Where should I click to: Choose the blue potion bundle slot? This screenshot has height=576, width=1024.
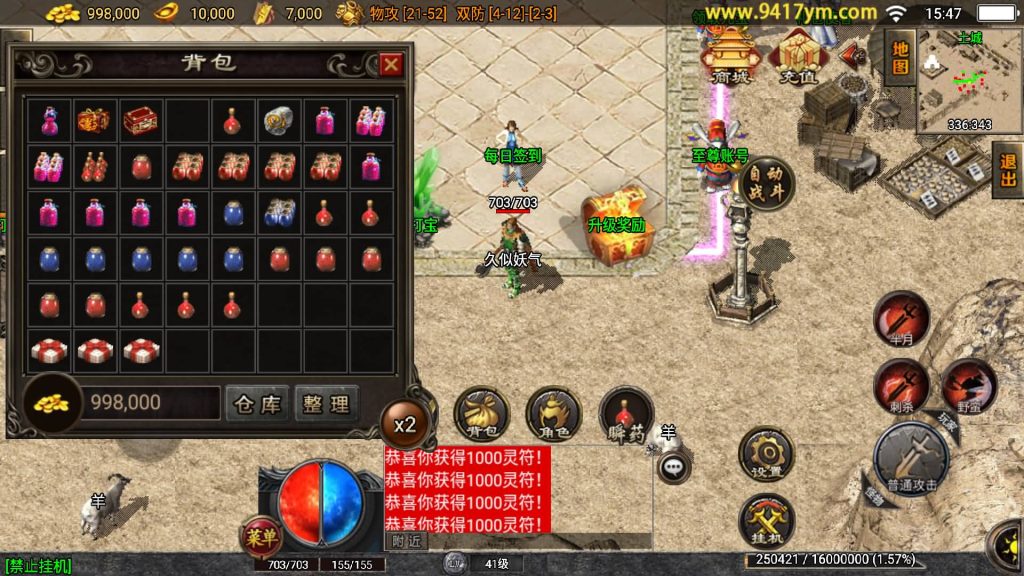(x=279, y=212)
